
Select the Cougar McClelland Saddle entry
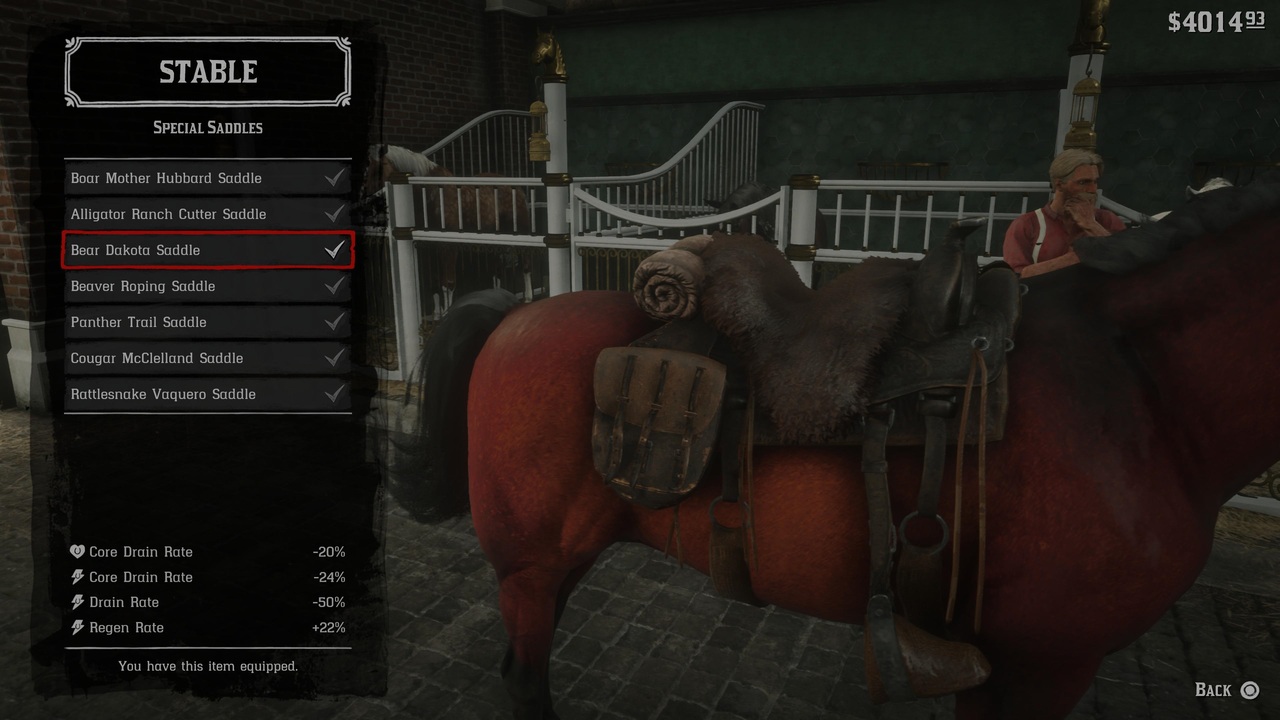(207, 358)
